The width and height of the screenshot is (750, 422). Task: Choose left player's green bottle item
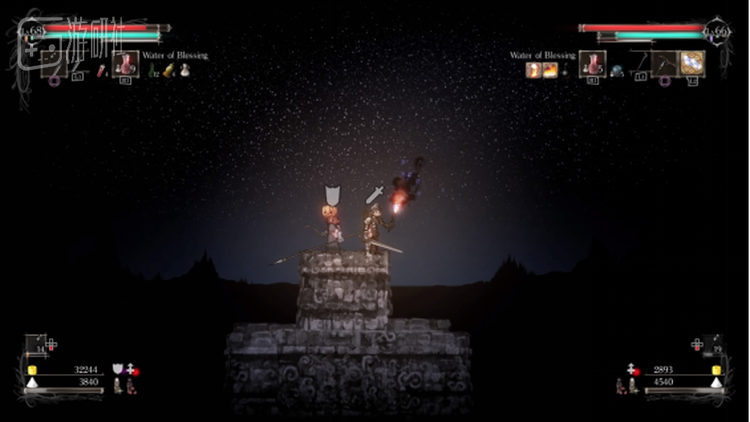point(153,70)
